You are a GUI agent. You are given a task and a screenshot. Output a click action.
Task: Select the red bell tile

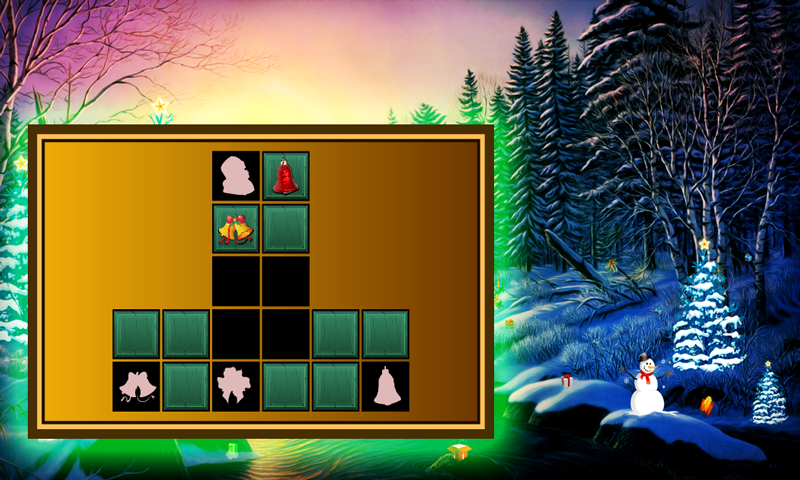286,176
